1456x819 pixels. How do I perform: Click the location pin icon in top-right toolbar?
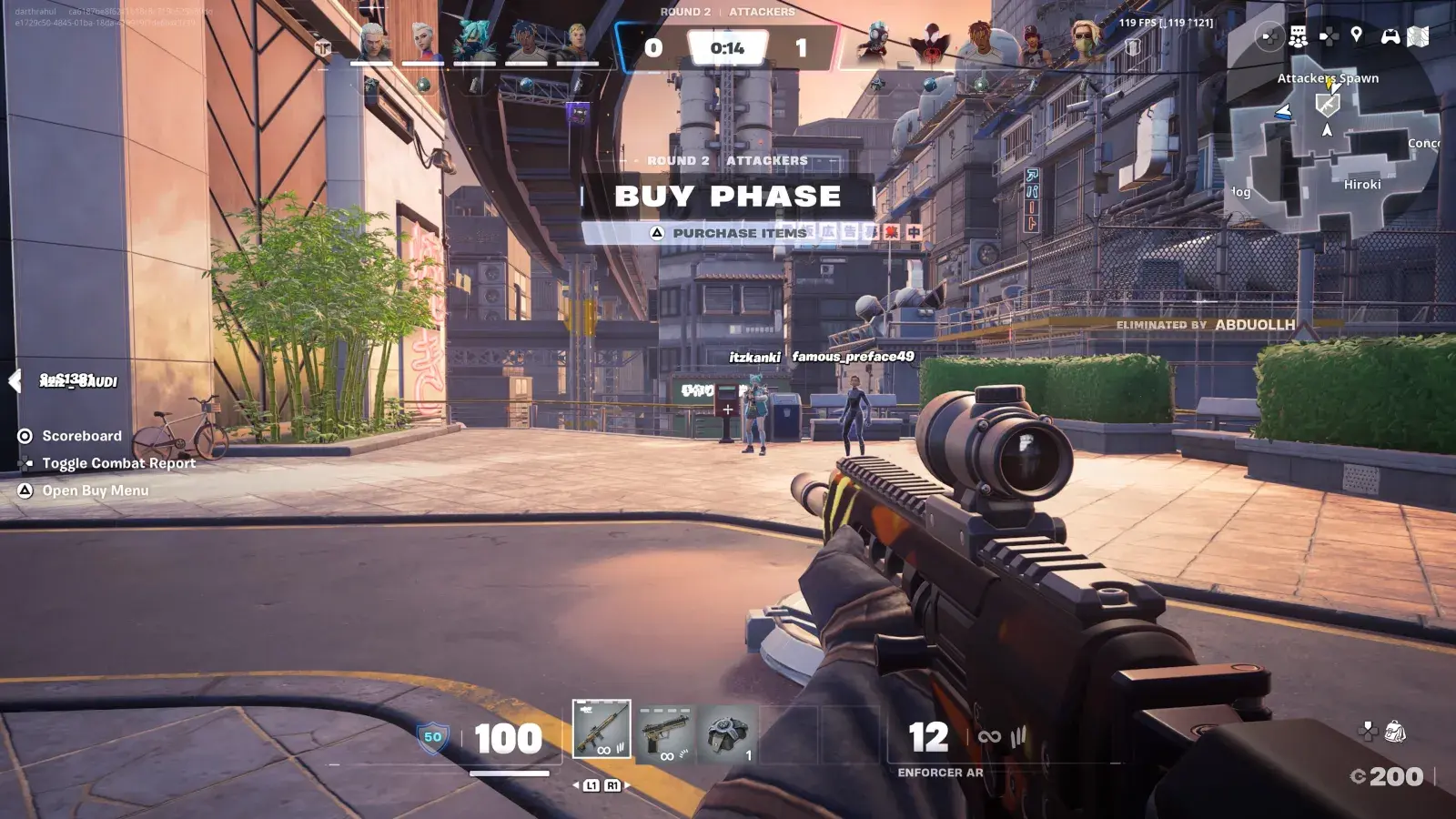pyautogui.click(x=1356, y=38)
